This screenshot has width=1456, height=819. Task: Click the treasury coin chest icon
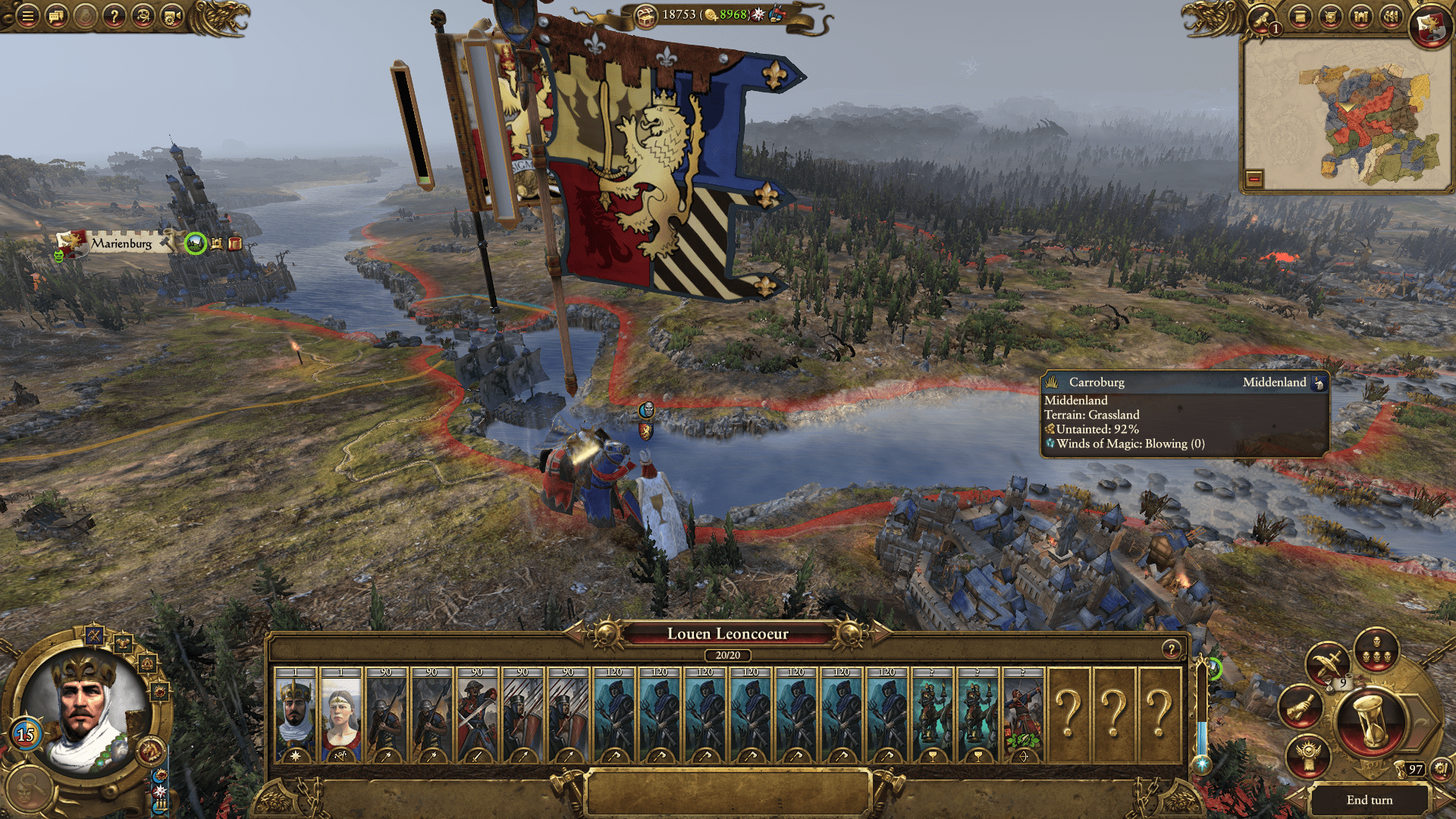coord(645,14)
